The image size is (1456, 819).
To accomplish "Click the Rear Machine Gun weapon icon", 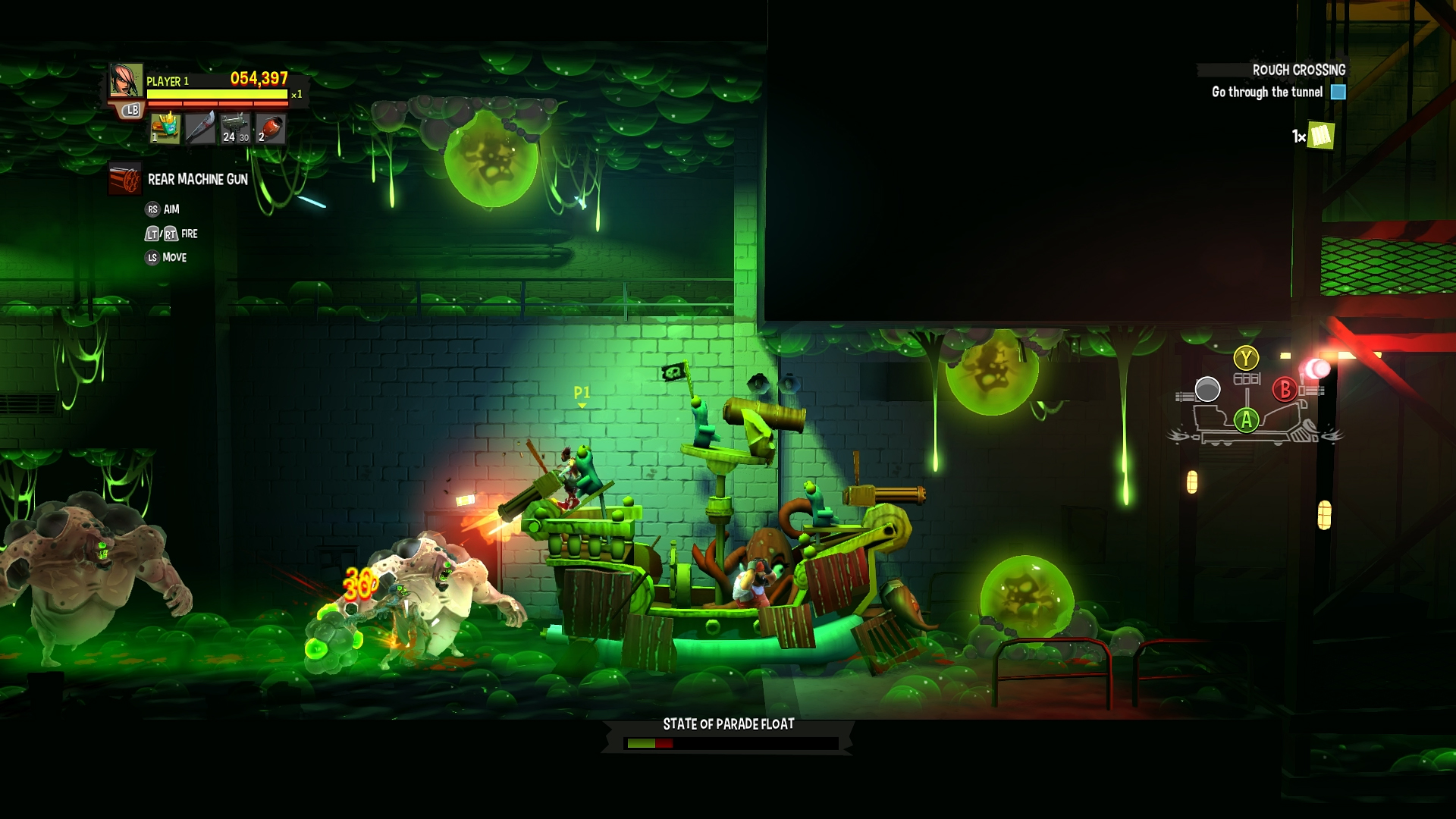I will click(x=124, y=178).
